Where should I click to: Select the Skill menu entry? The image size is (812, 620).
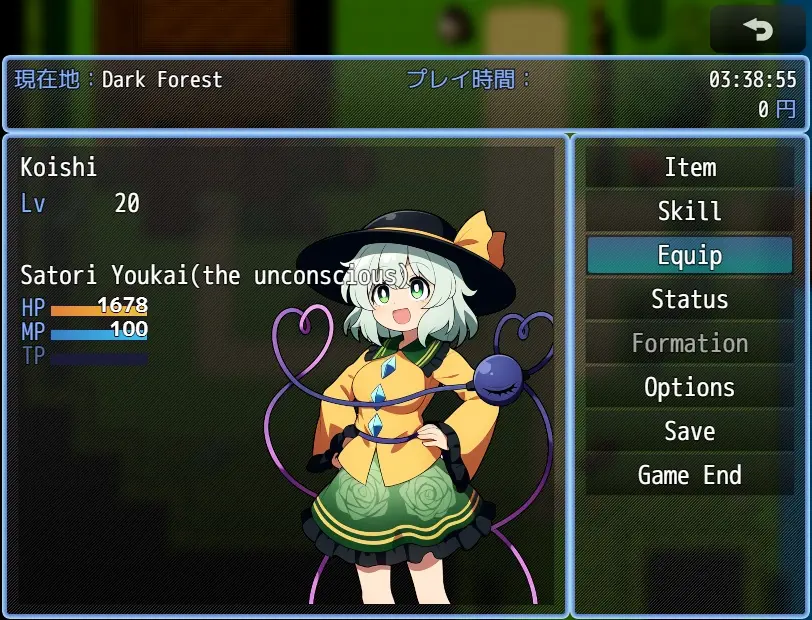pyautogui.click(x=690, y=211)
